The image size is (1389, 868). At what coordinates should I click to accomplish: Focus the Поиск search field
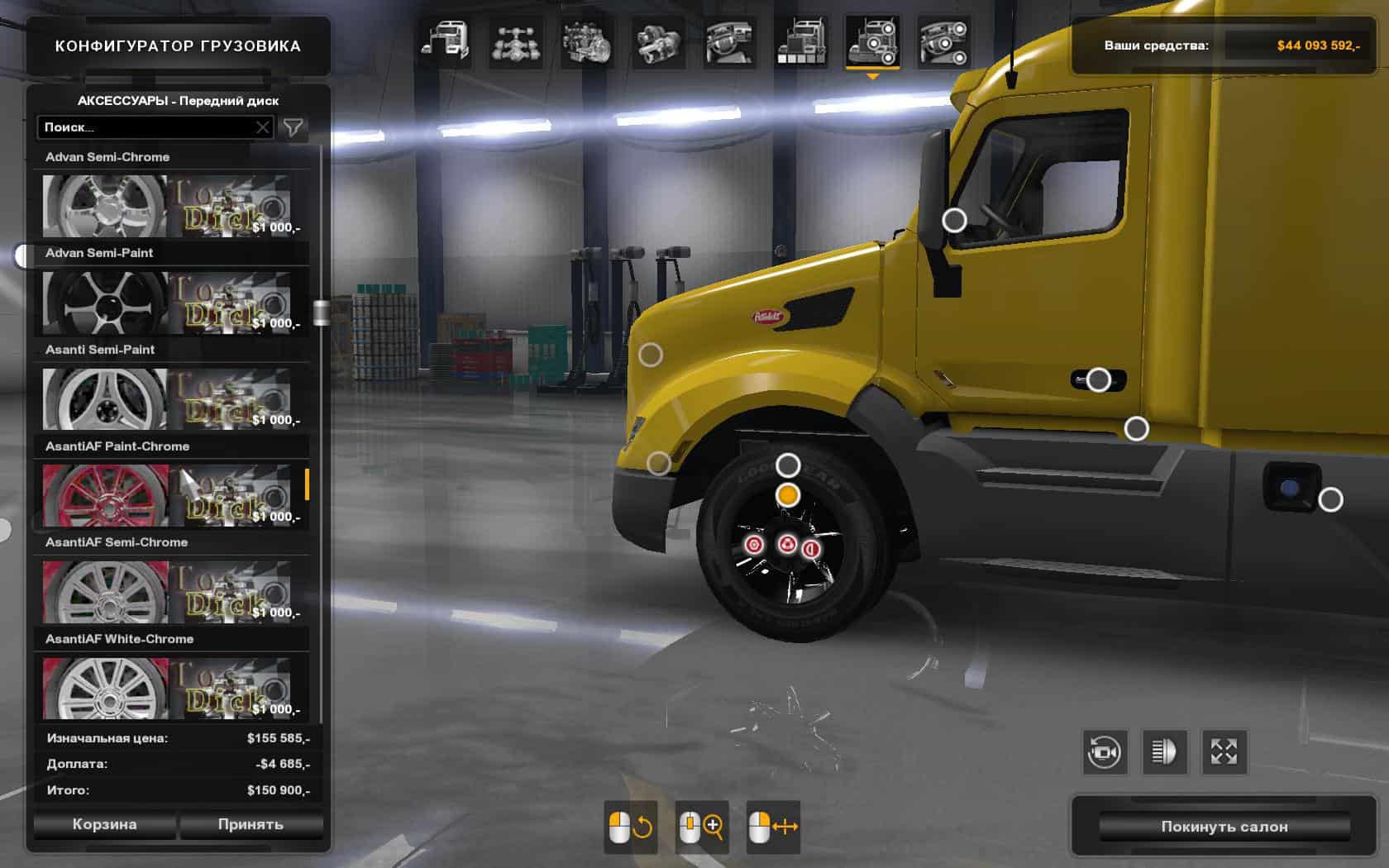point(145,127)
